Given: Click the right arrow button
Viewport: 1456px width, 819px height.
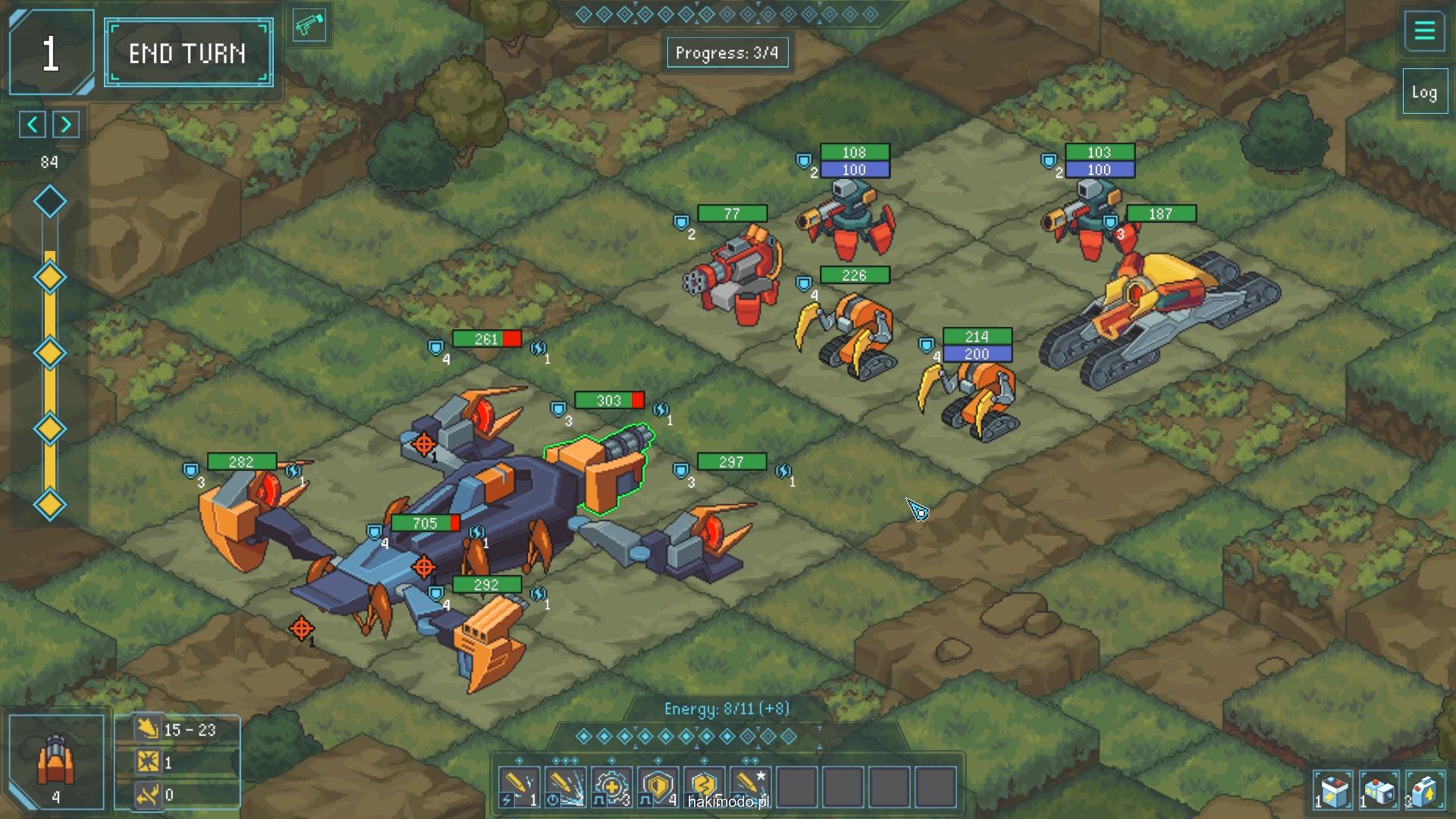Looking at the screenshot, I should [x=66, y=124].
